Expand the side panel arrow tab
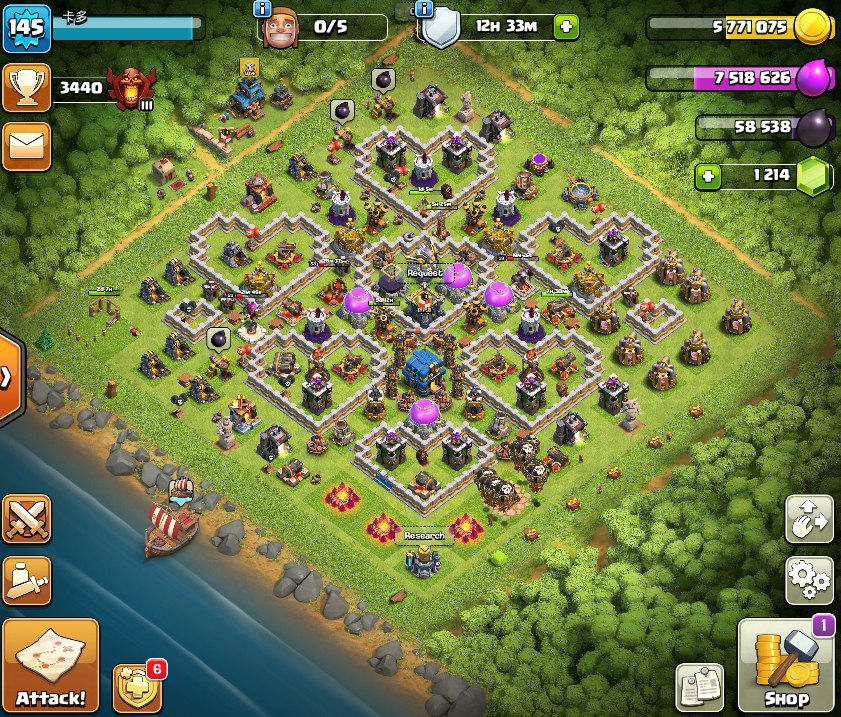 [8, 377]
